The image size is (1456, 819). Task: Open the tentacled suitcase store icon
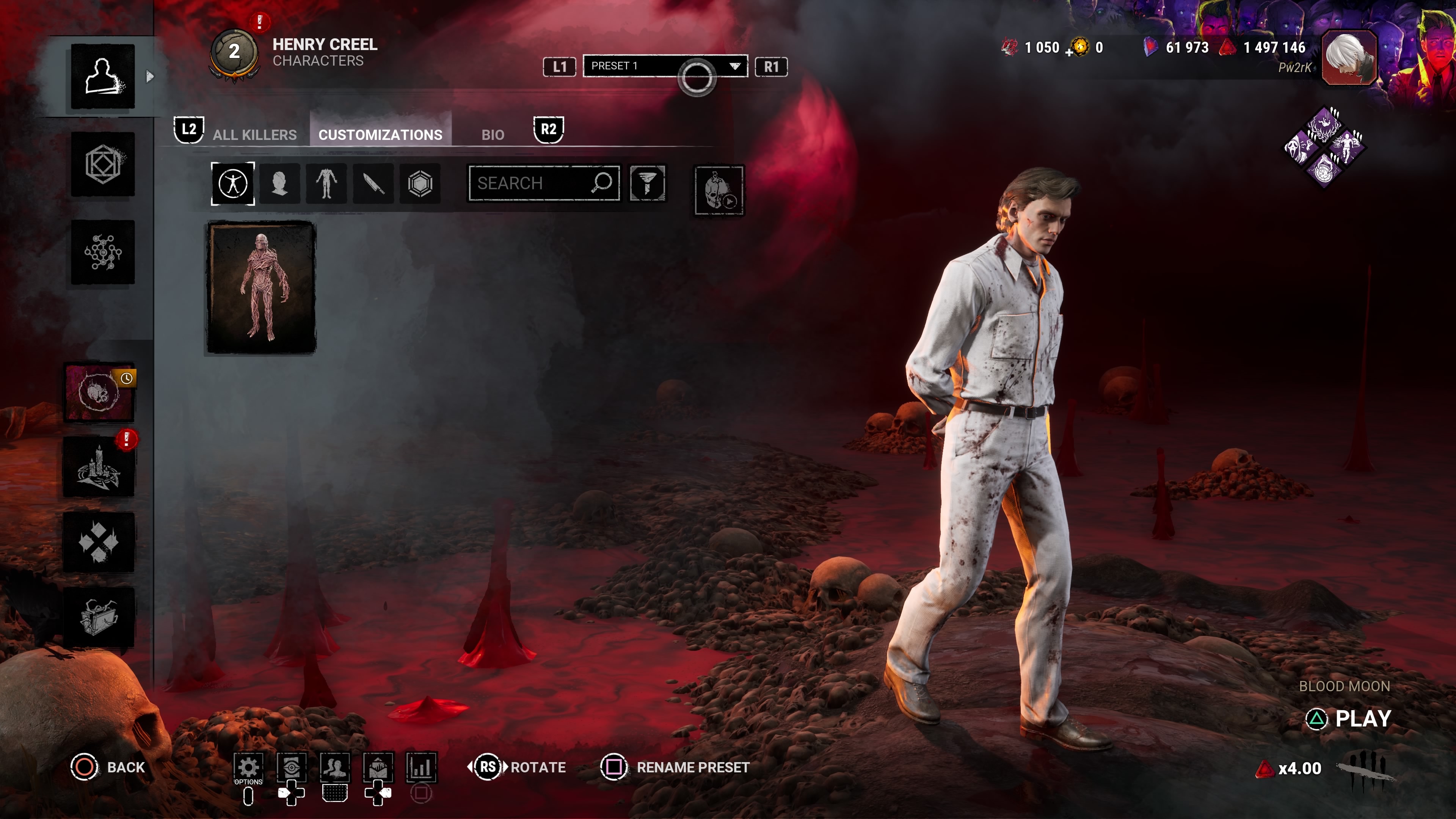click(99, 617)
